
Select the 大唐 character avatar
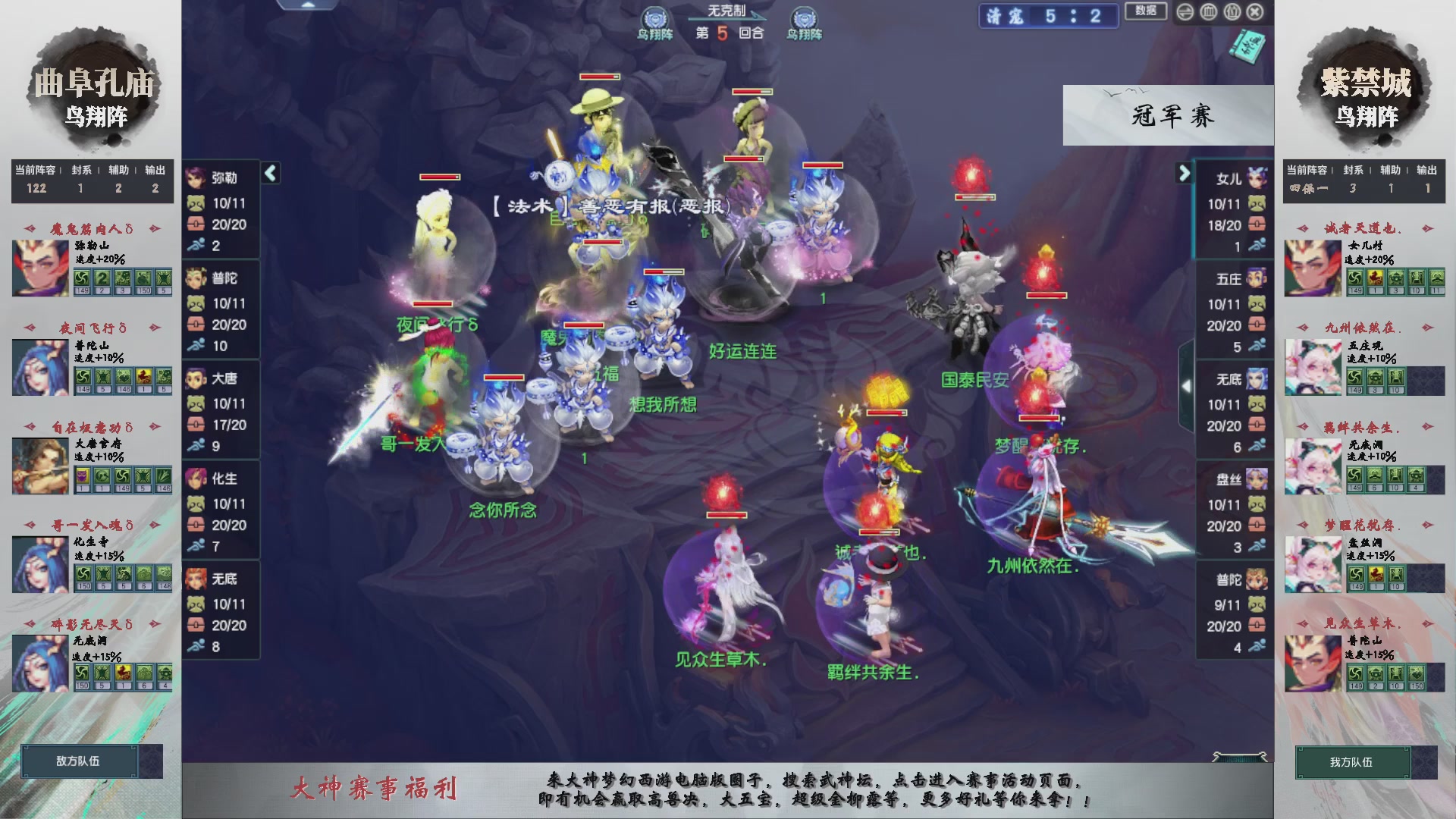[197, 379]
